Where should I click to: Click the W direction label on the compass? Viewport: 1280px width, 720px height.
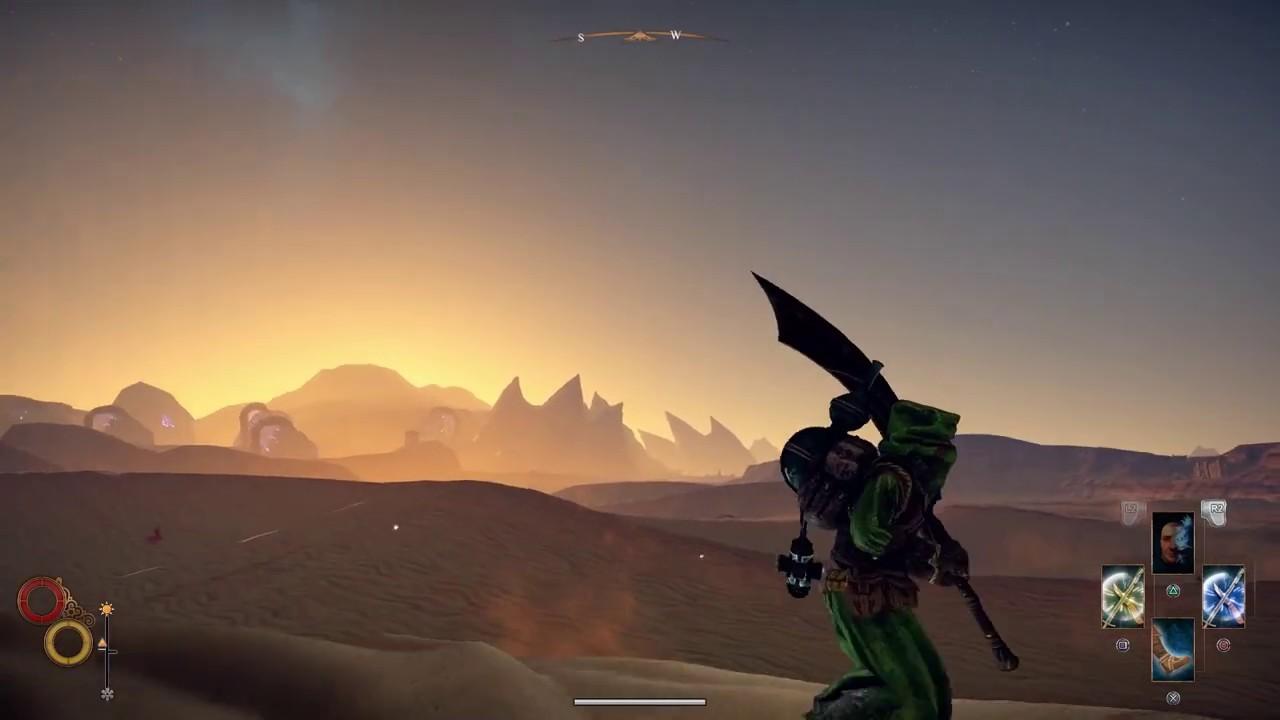(x=675, y=36)
